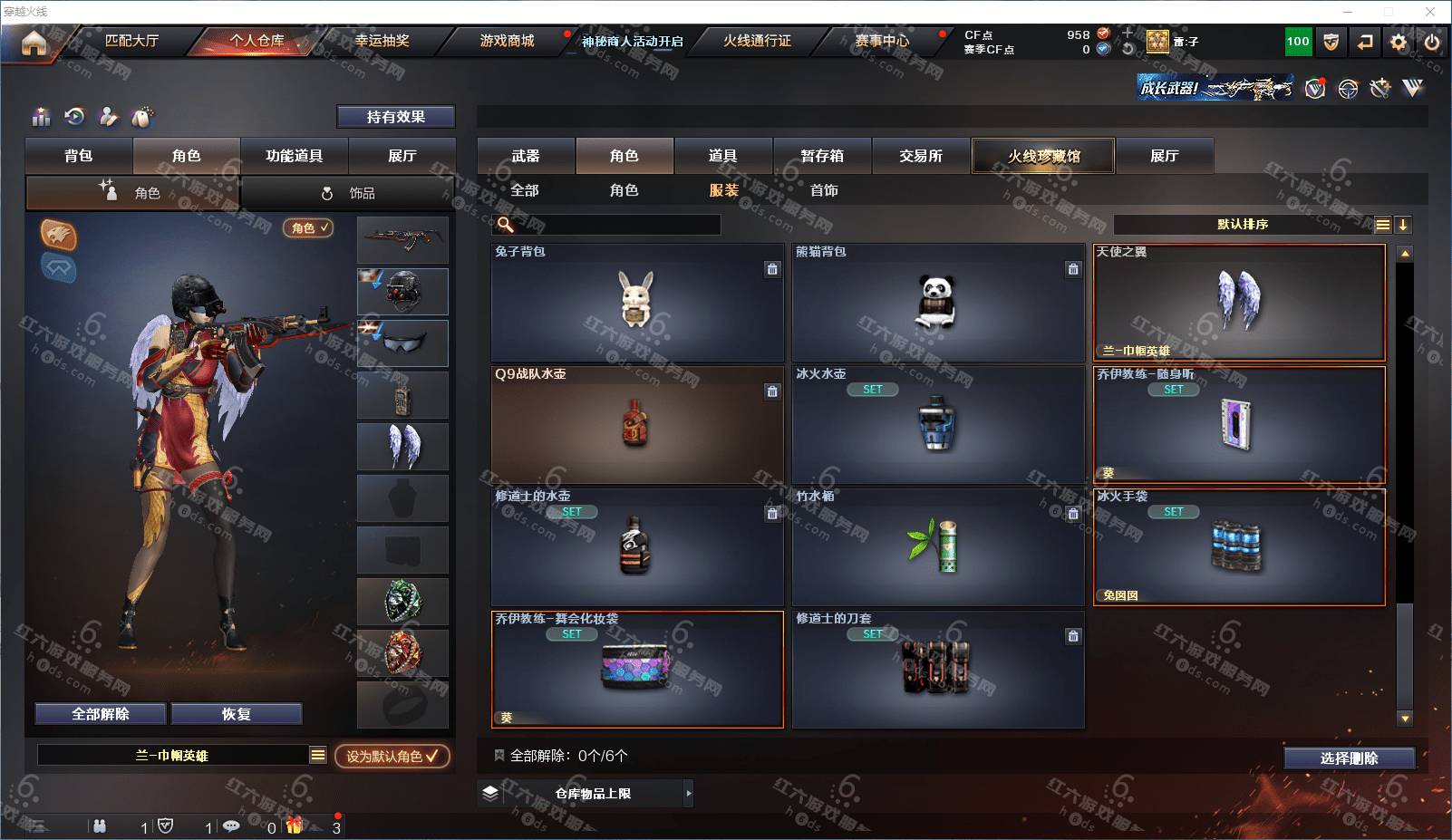Select the 首饰 subcategory filter

(x=824, y=190)
